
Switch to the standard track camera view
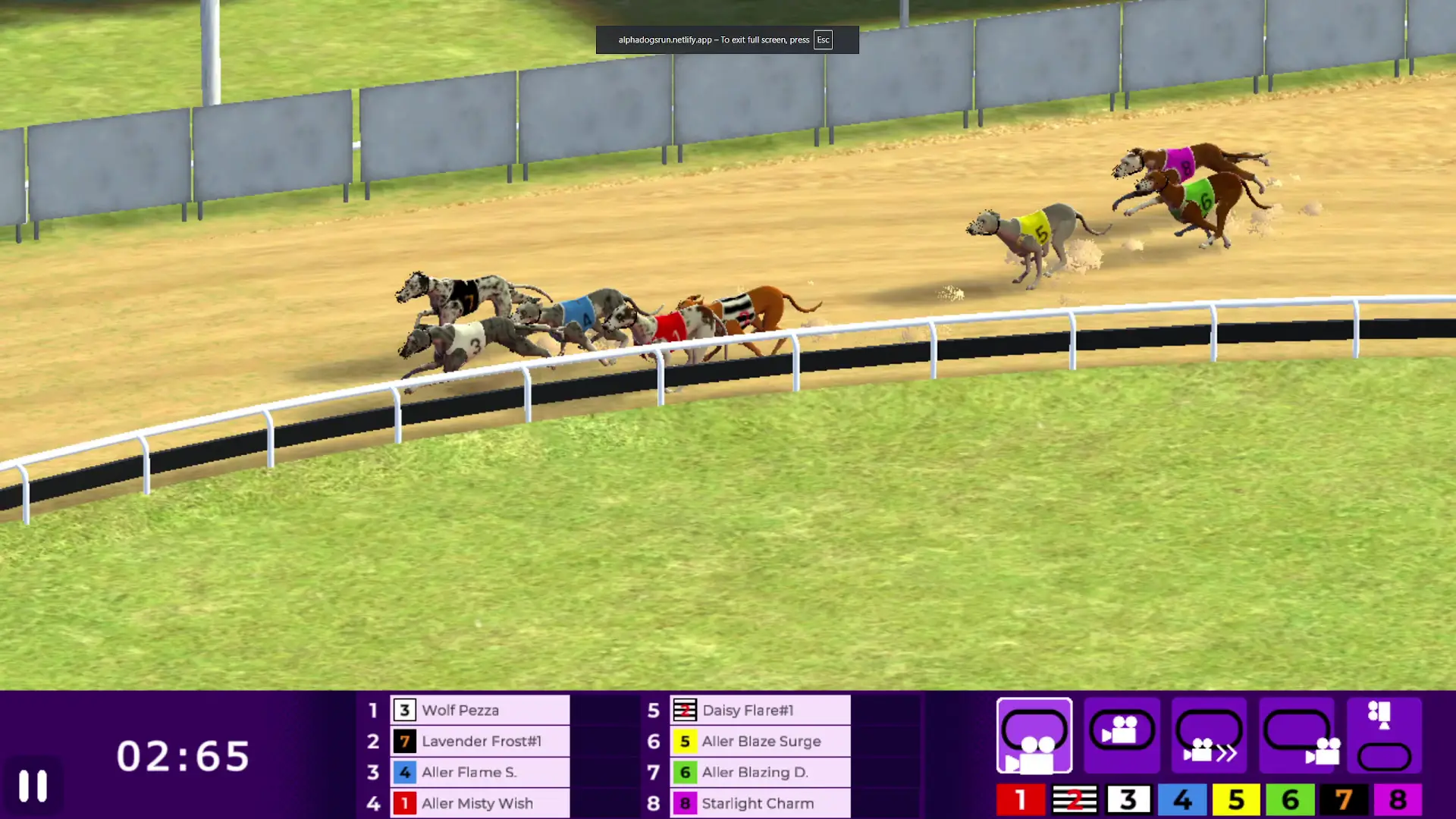tap(1034, 736)
